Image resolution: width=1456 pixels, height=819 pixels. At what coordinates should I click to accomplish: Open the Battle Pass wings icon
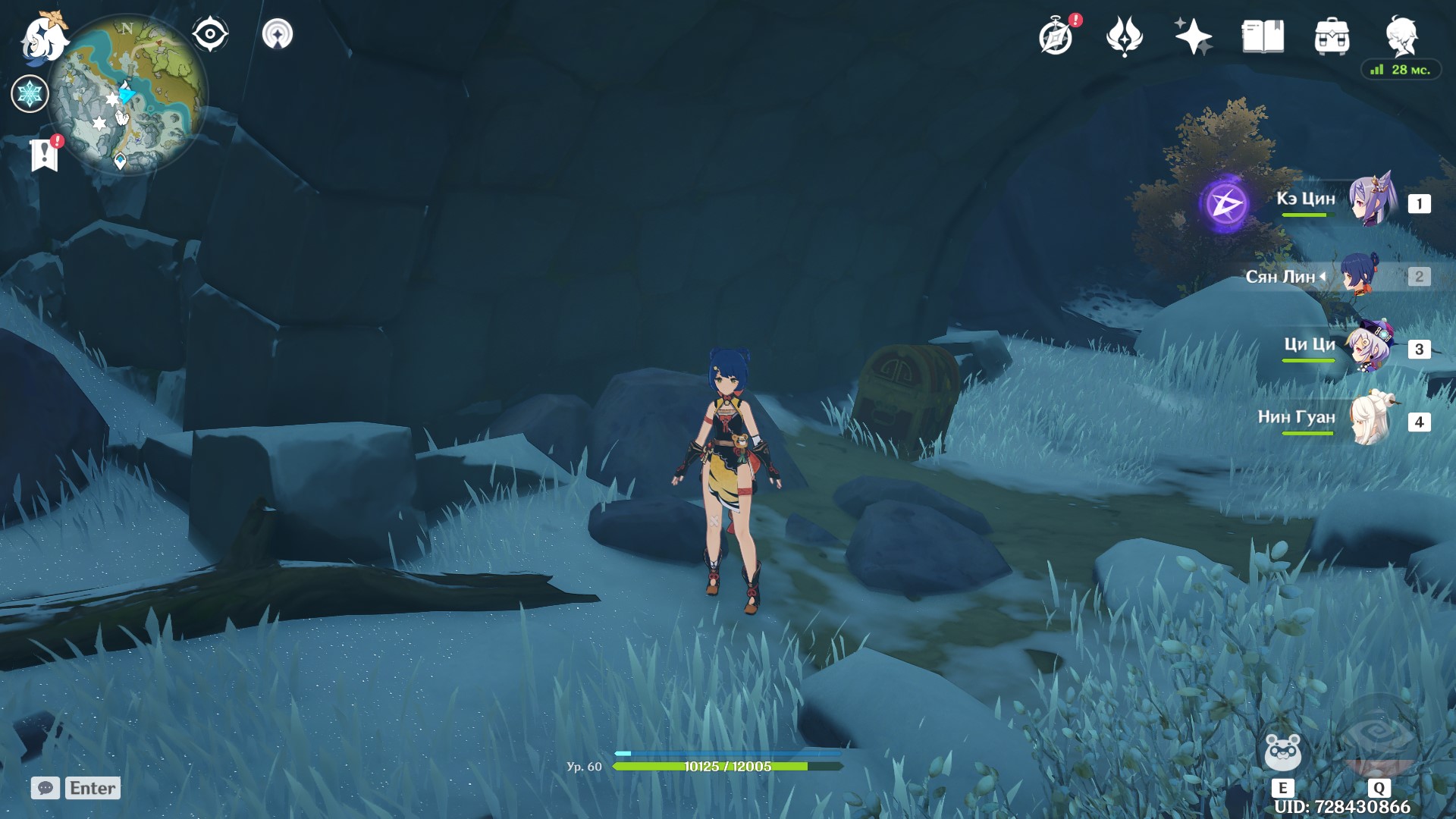(1125, 36)
